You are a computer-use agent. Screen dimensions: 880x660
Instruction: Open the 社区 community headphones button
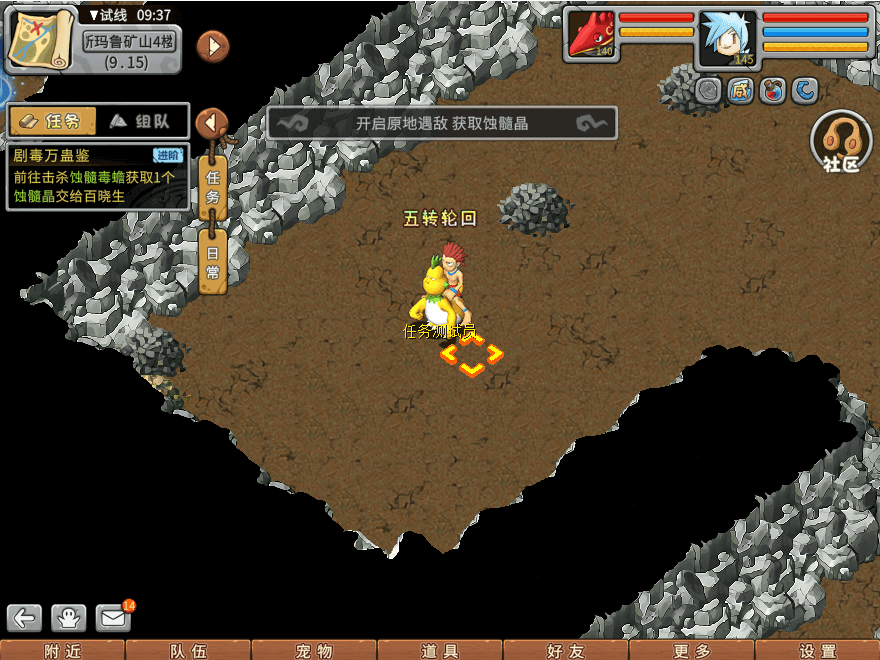pyautogui.click(x=841, y=141)
